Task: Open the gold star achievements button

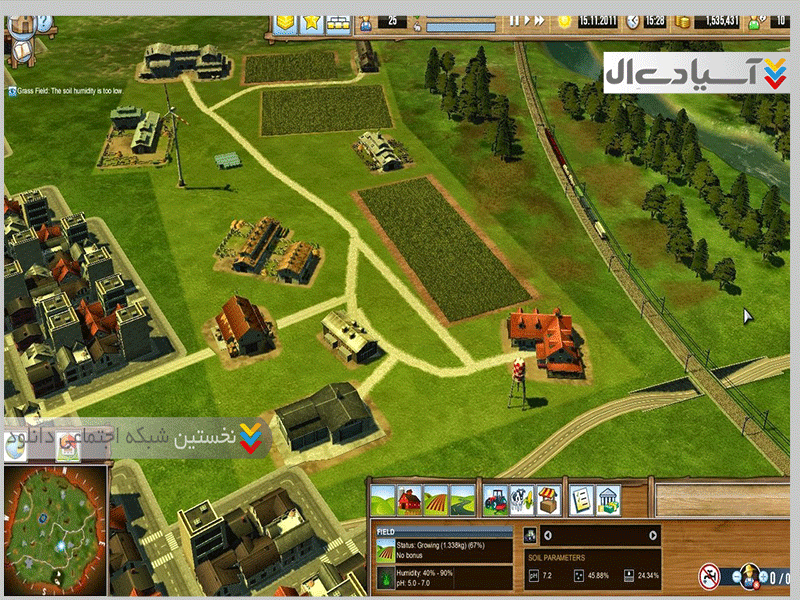Action: tap(313, 21)
